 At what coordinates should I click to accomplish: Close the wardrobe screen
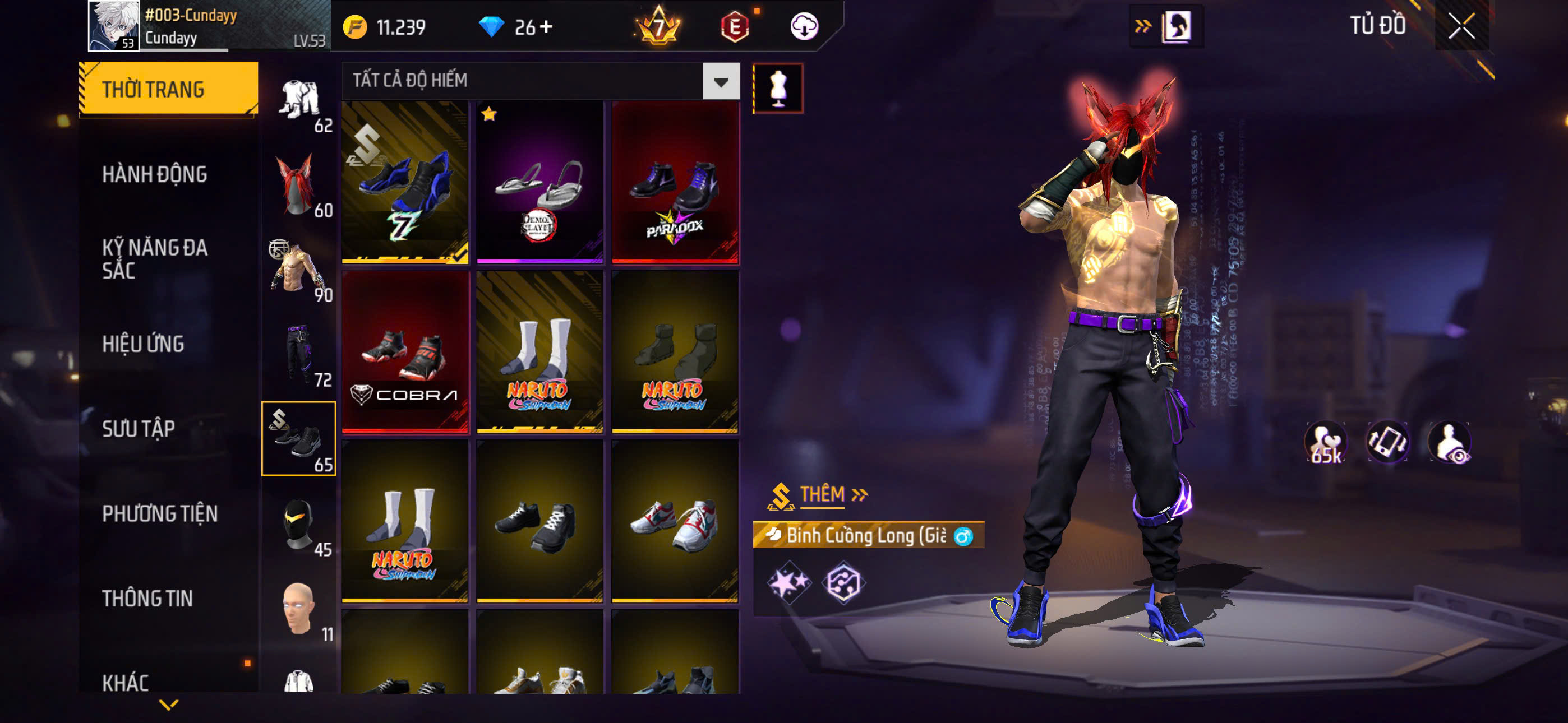click(x=1461, y=26)
